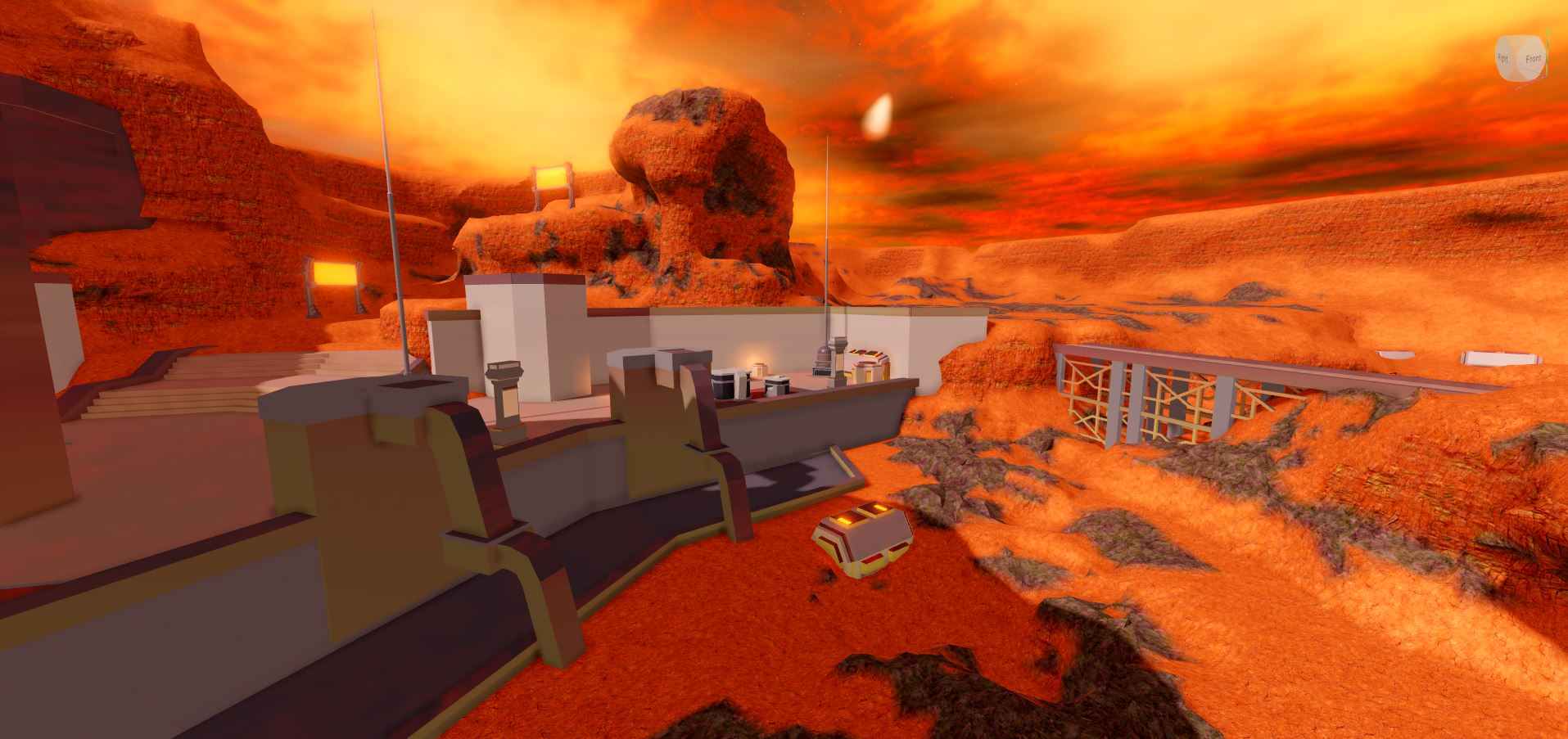Click the camera orientation cube in the top-right corner

coord(1521,57)
